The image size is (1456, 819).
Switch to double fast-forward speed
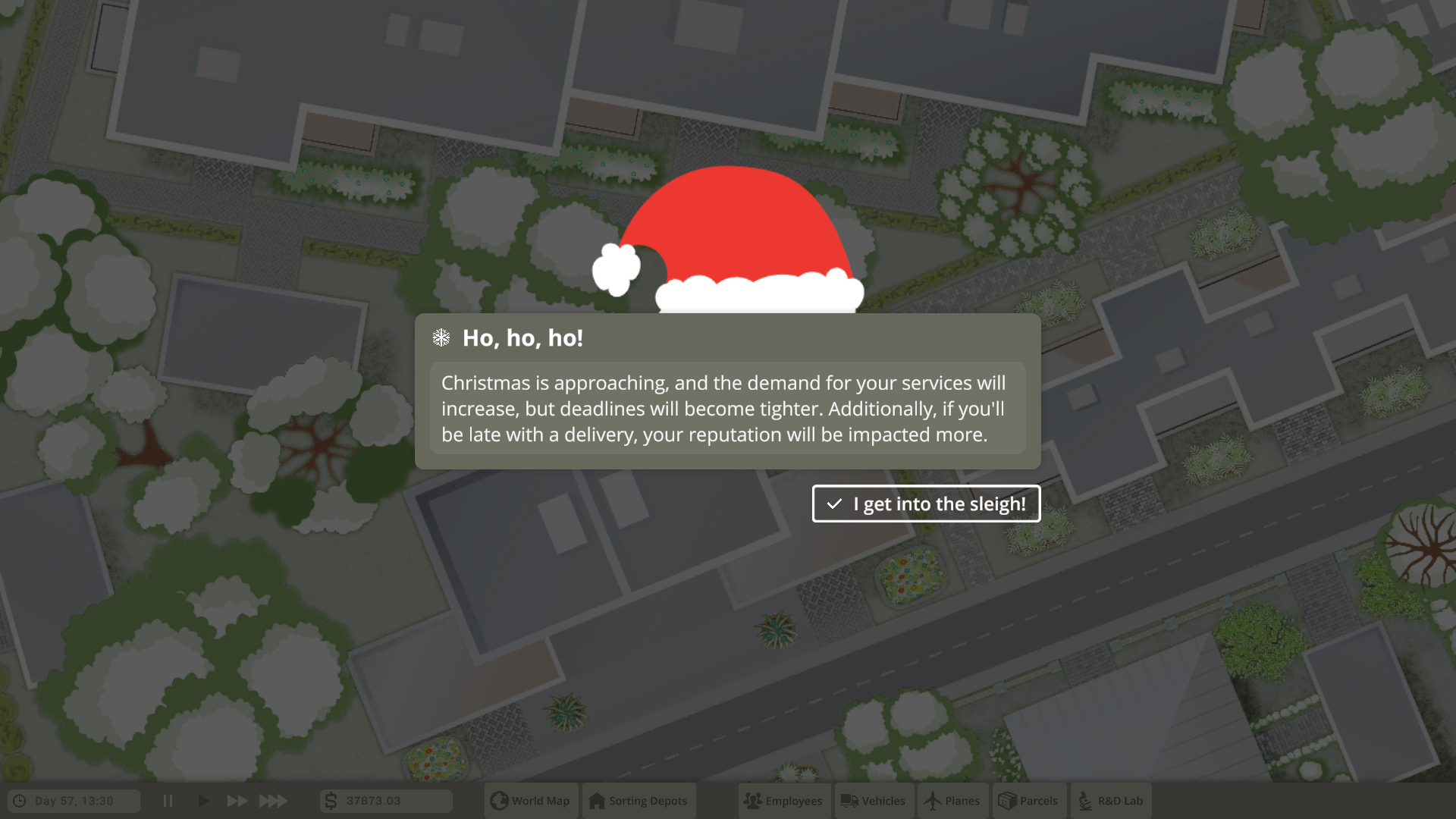tap(237, 801)
